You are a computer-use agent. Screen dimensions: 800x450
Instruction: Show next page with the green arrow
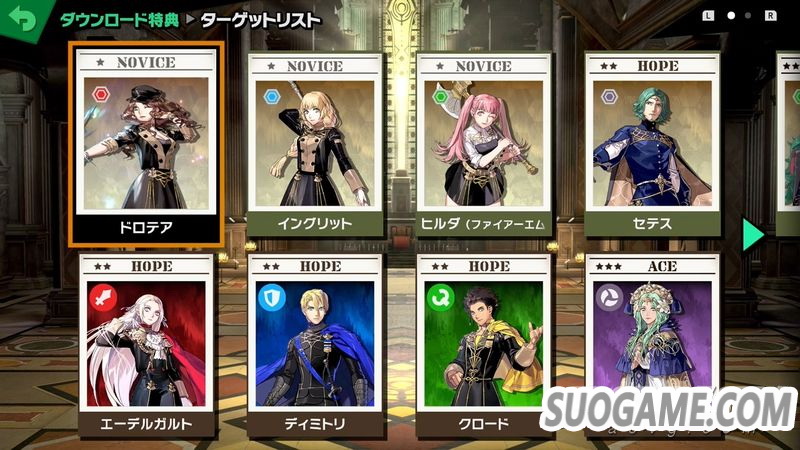(x=753, y=234)
